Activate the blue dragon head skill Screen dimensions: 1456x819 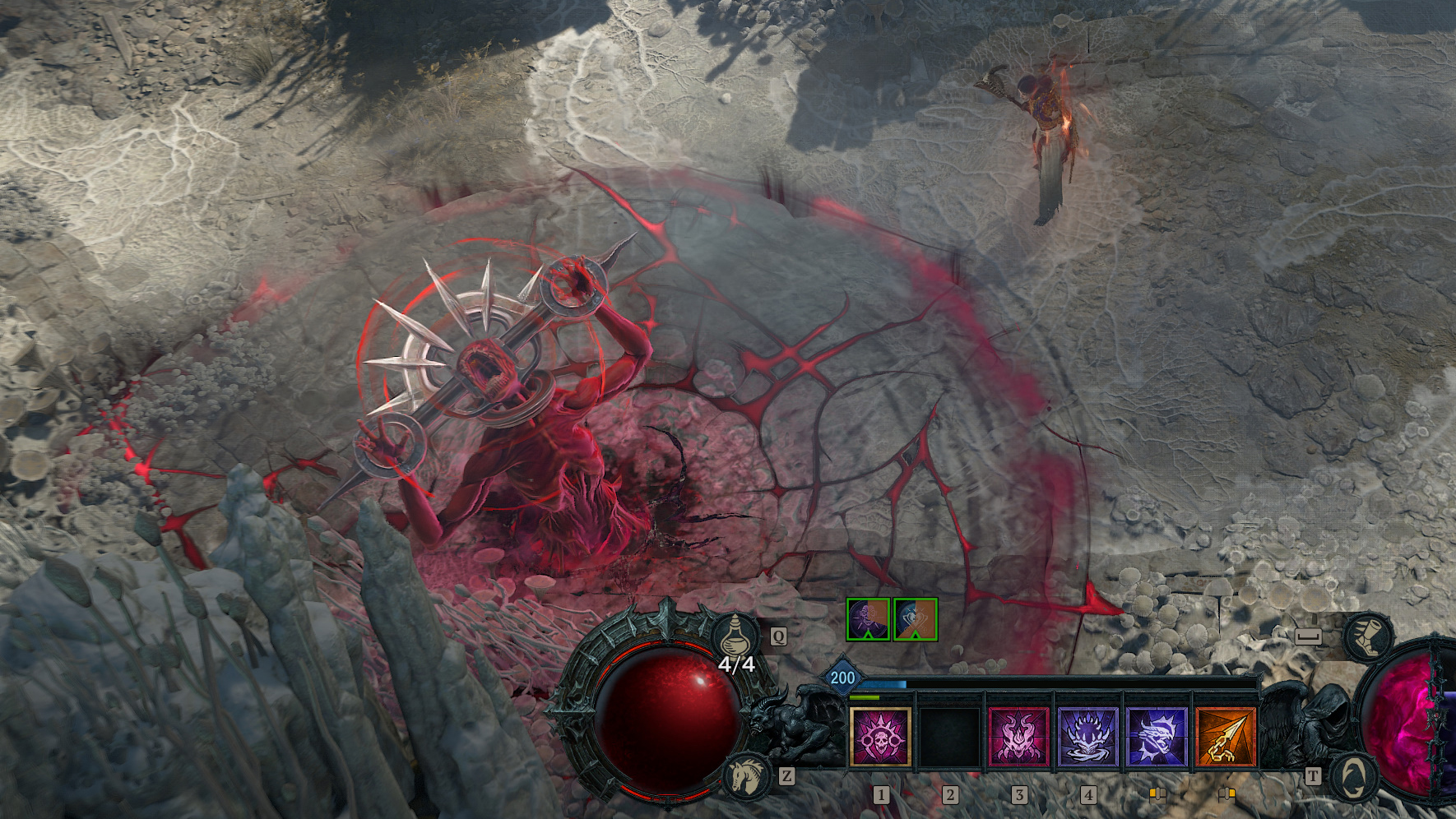tap(1157, 737)
